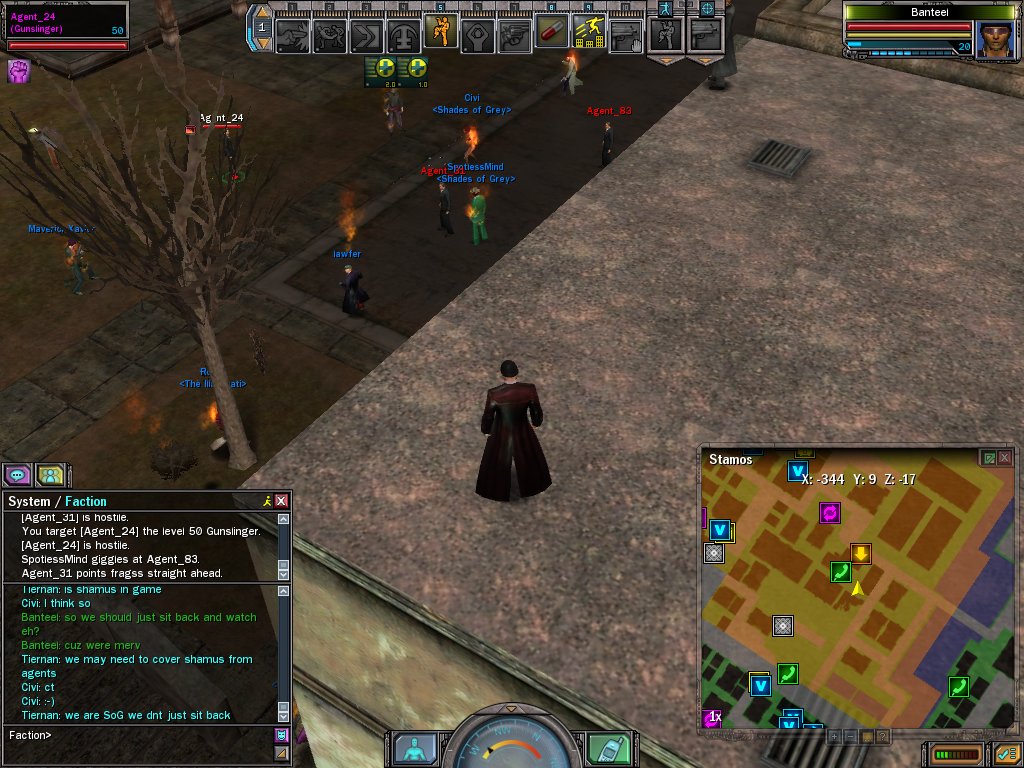This screenshot has width=1024, height=768.
Task: Open the map help question mark button
Action: 882,737
